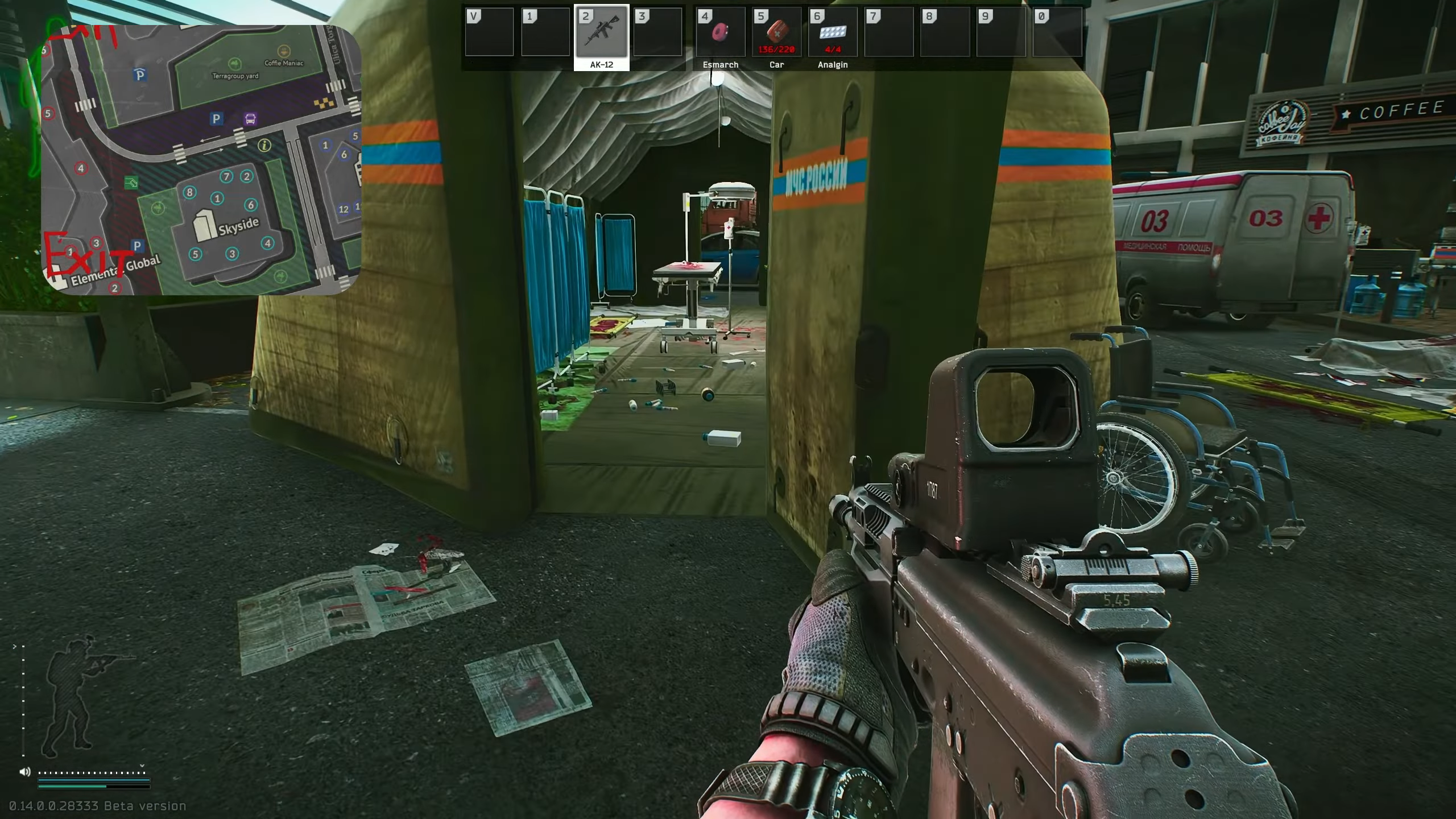Take Analgin painkillers from slot 6
This screenshot has width=1456, height=819.
(x=832, y=34)
